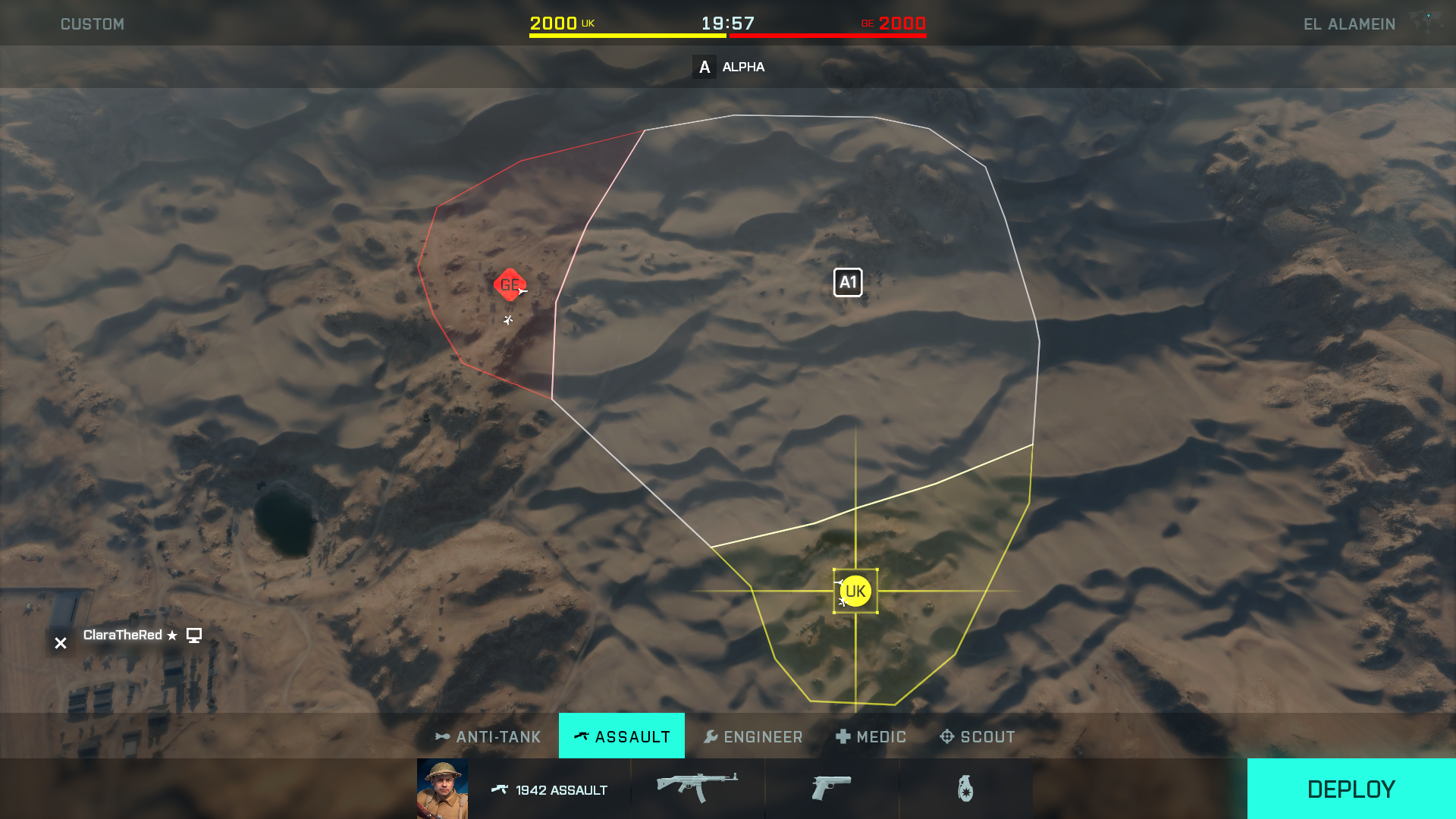Click the PC platform icon beside ClaraTheRed
The height and width of the screenshot is (819, 1456).
coord(194,635)
